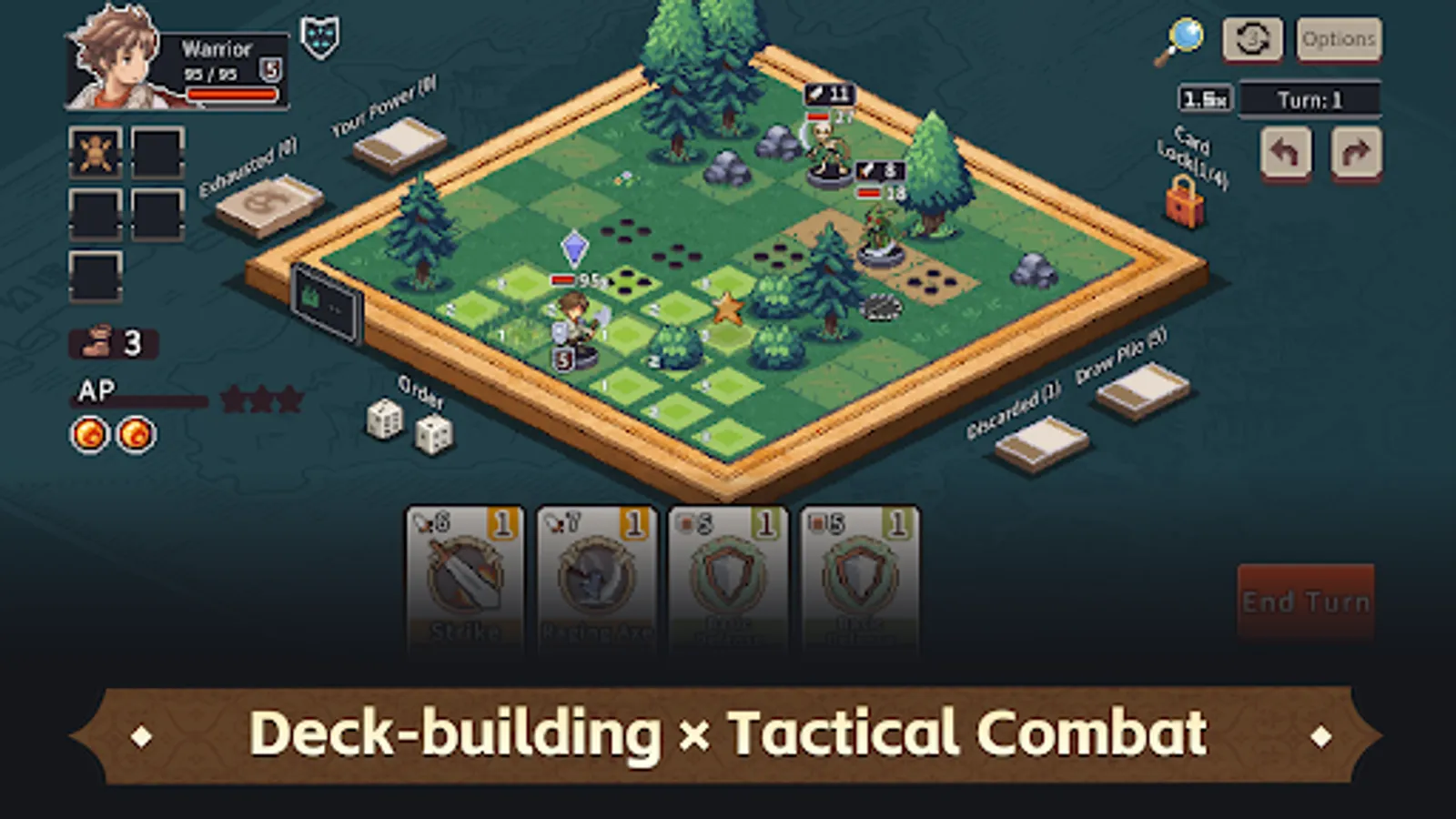The image size is (1456, 819).
Task: Click the undo arrow button
Action: pos(1283,153)
